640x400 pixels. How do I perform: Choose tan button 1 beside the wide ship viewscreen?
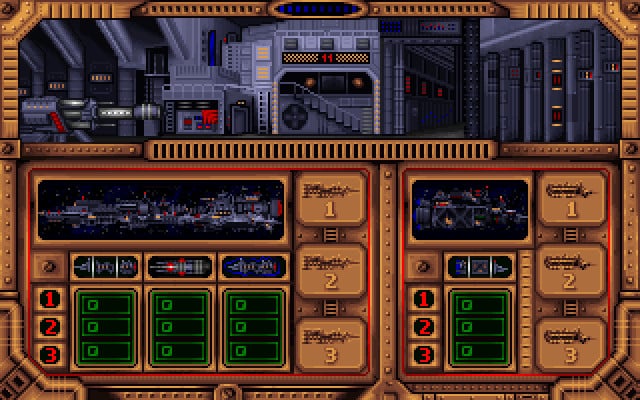coord(327,202)
